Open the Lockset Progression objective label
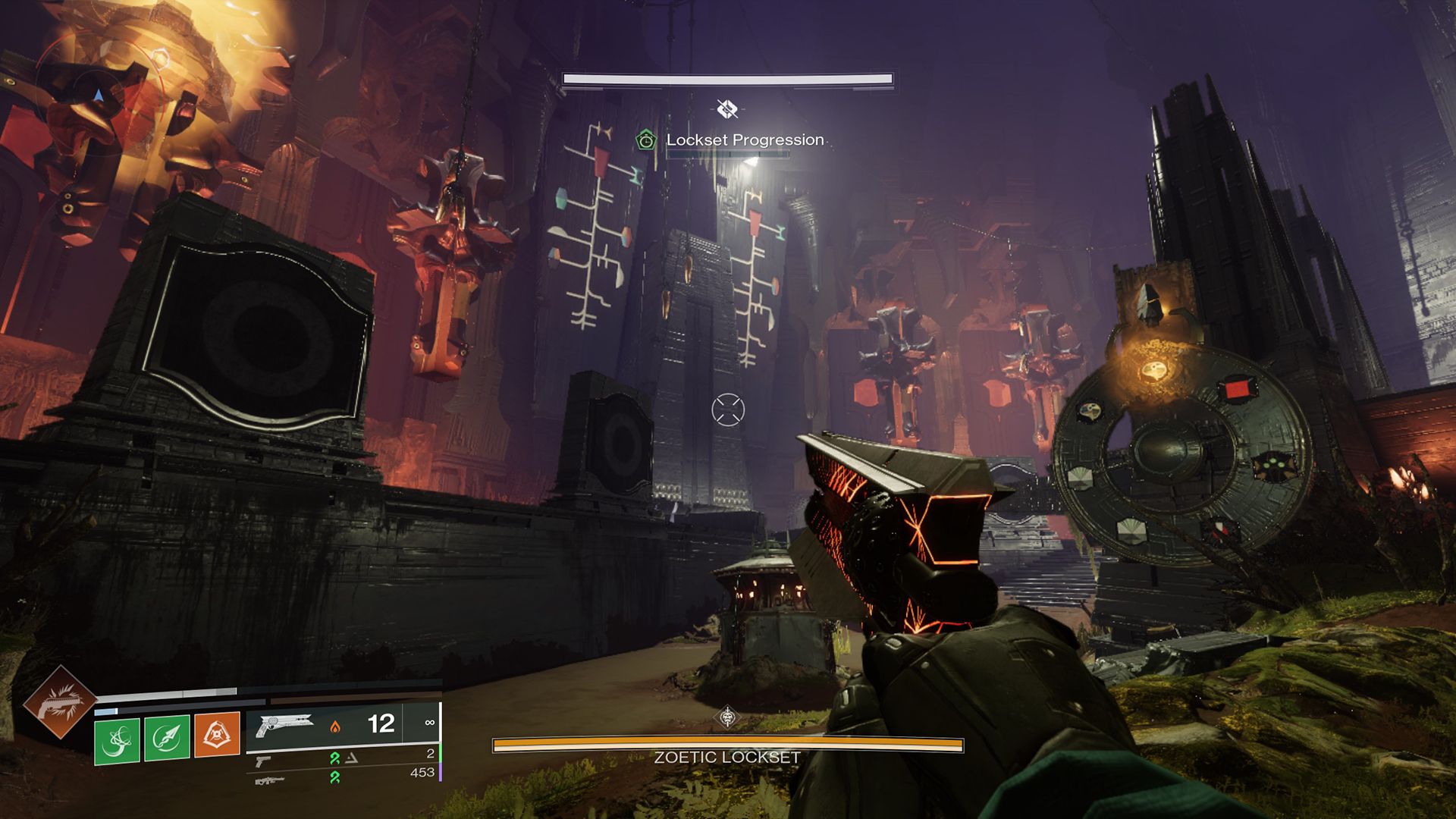Viewport: 1456px width, 819px height. click(745, 140)
